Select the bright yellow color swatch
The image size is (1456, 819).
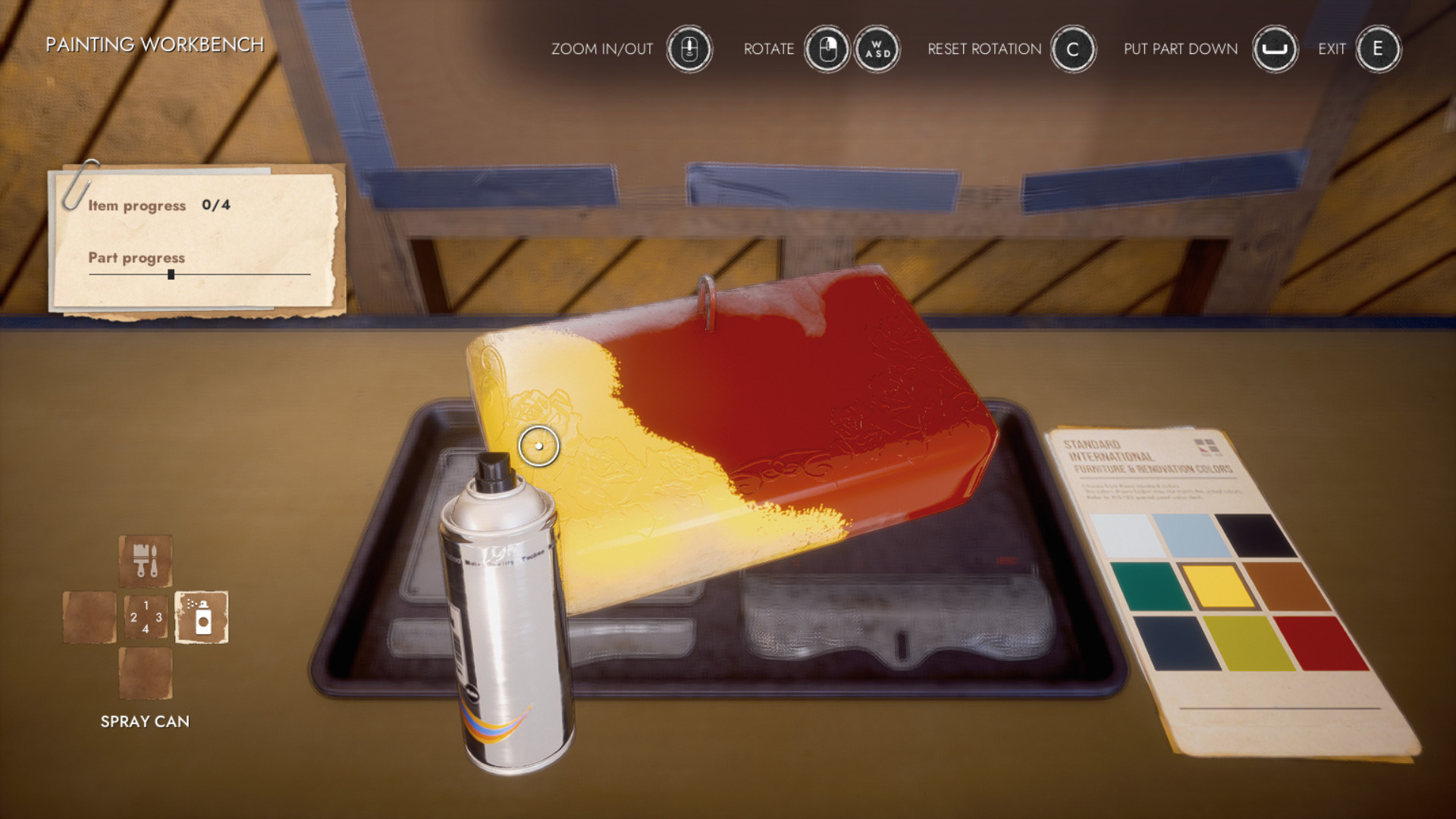click(1218, 585)
